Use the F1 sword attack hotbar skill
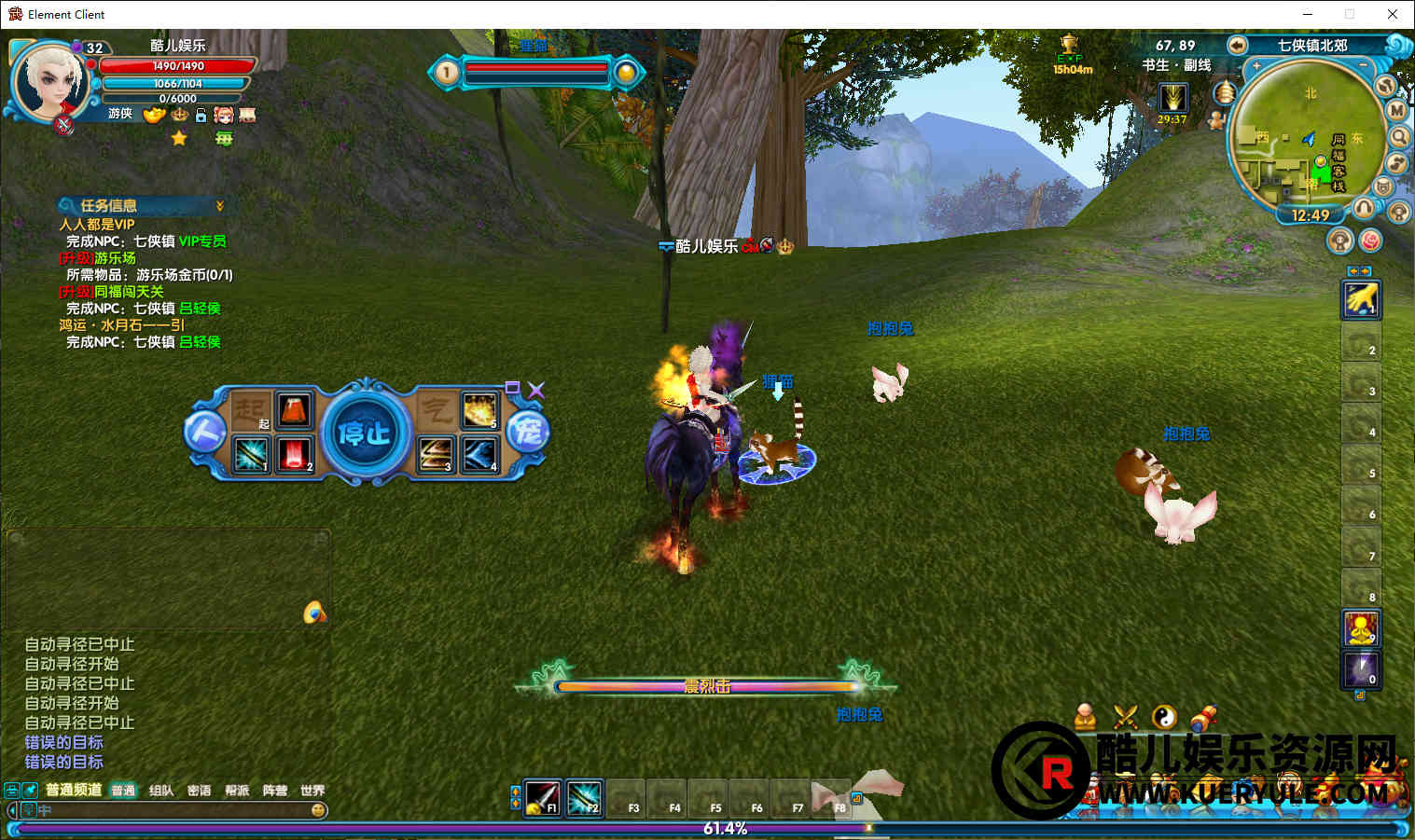 (543, 796)
